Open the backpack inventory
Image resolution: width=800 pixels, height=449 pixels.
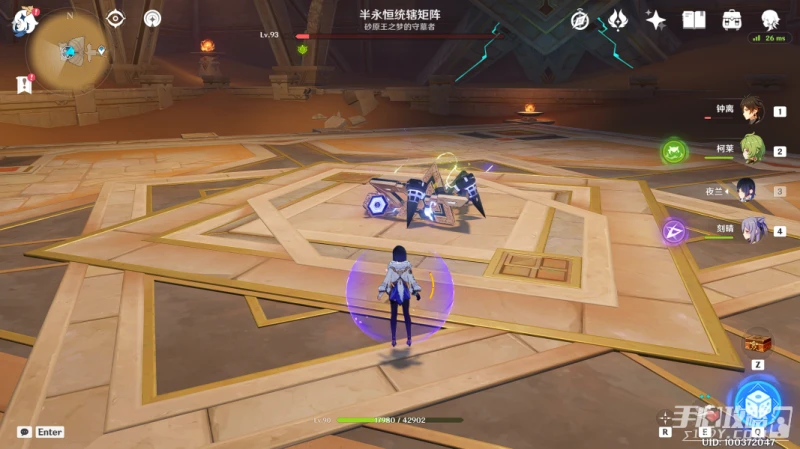coord(732,20)
